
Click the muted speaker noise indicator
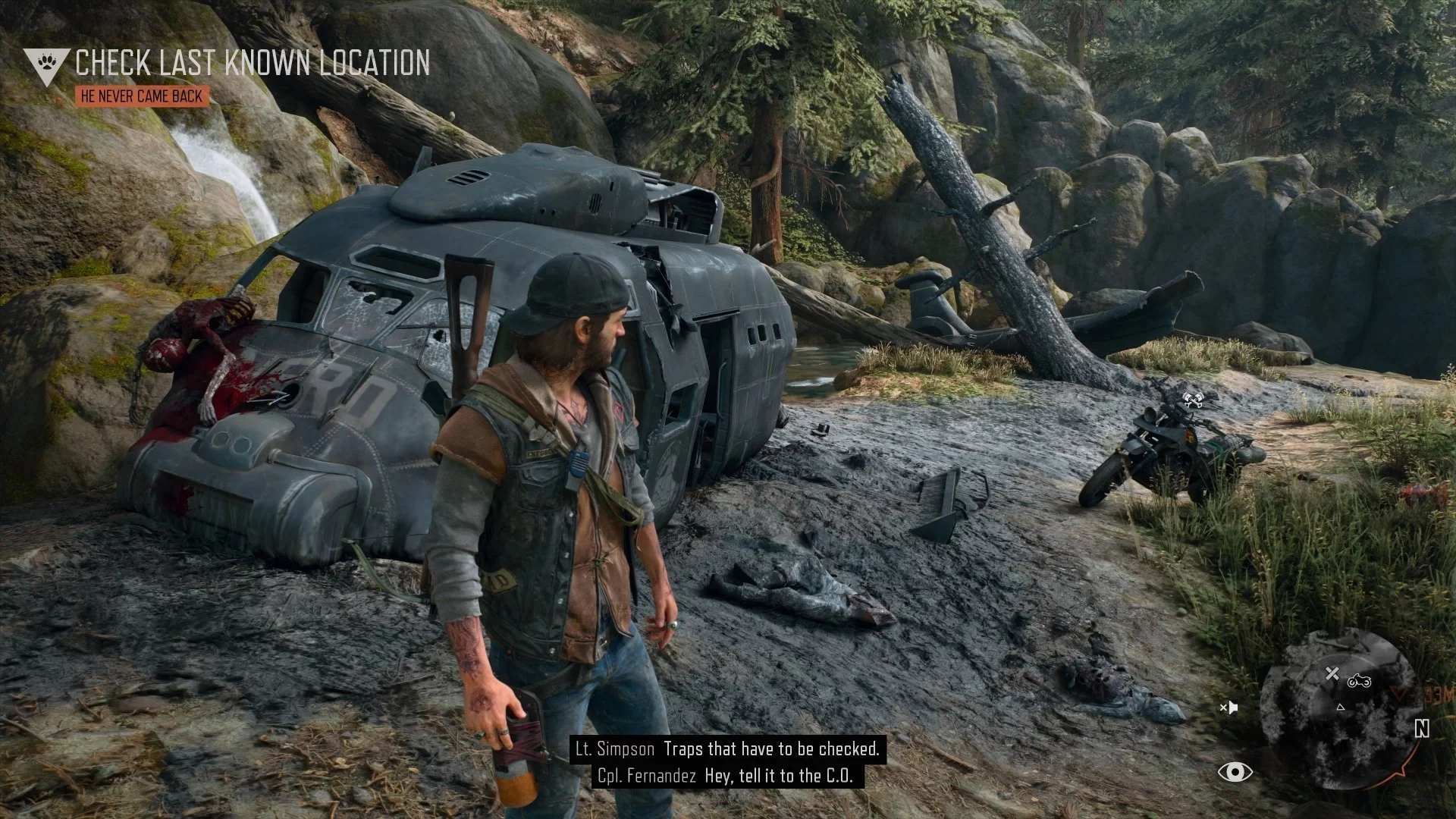click(x=1228, y=708)
